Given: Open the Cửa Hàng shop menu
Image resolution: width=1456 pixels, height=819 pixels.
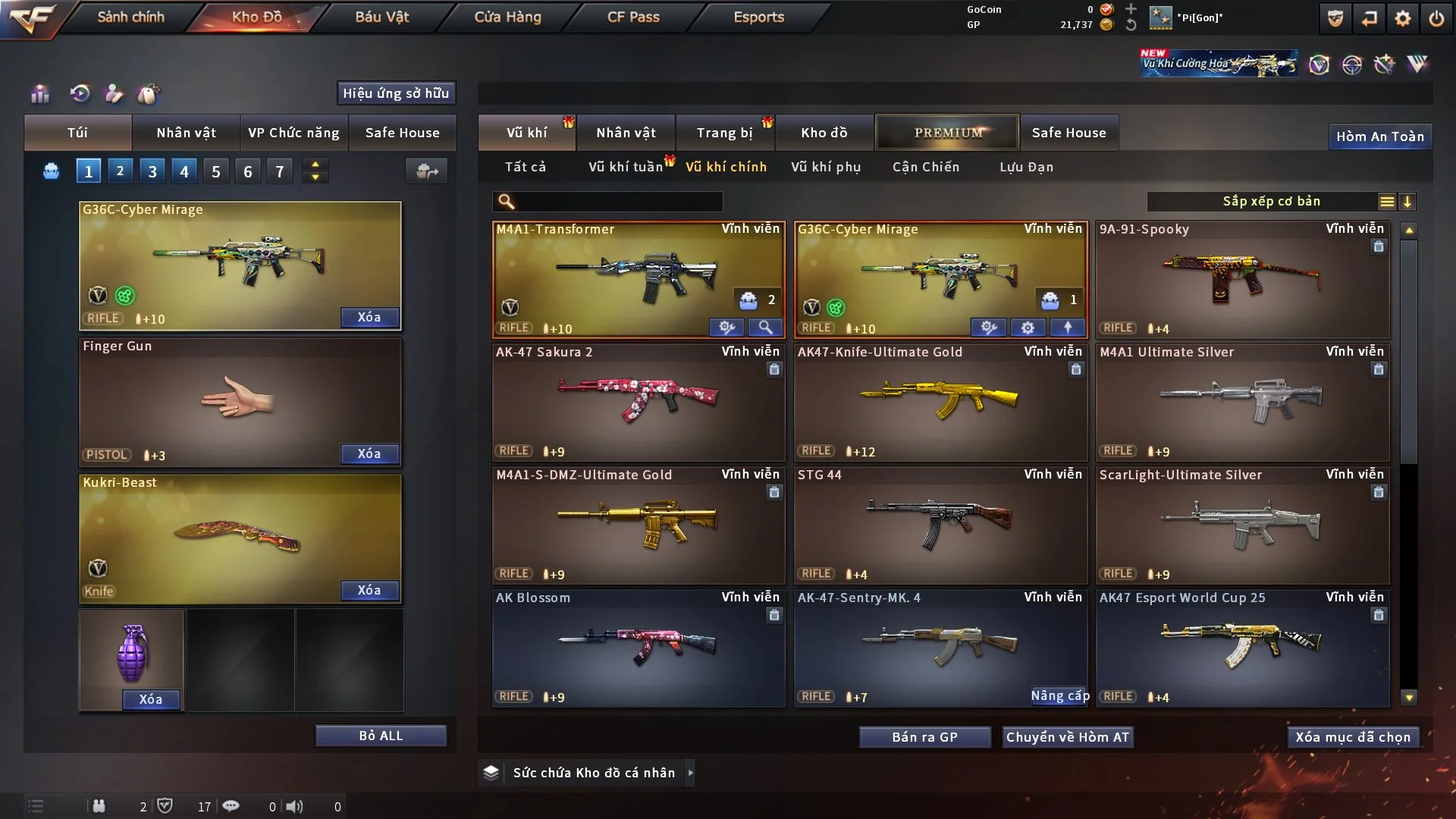Looking at the screenshot, I should point(507,17).
